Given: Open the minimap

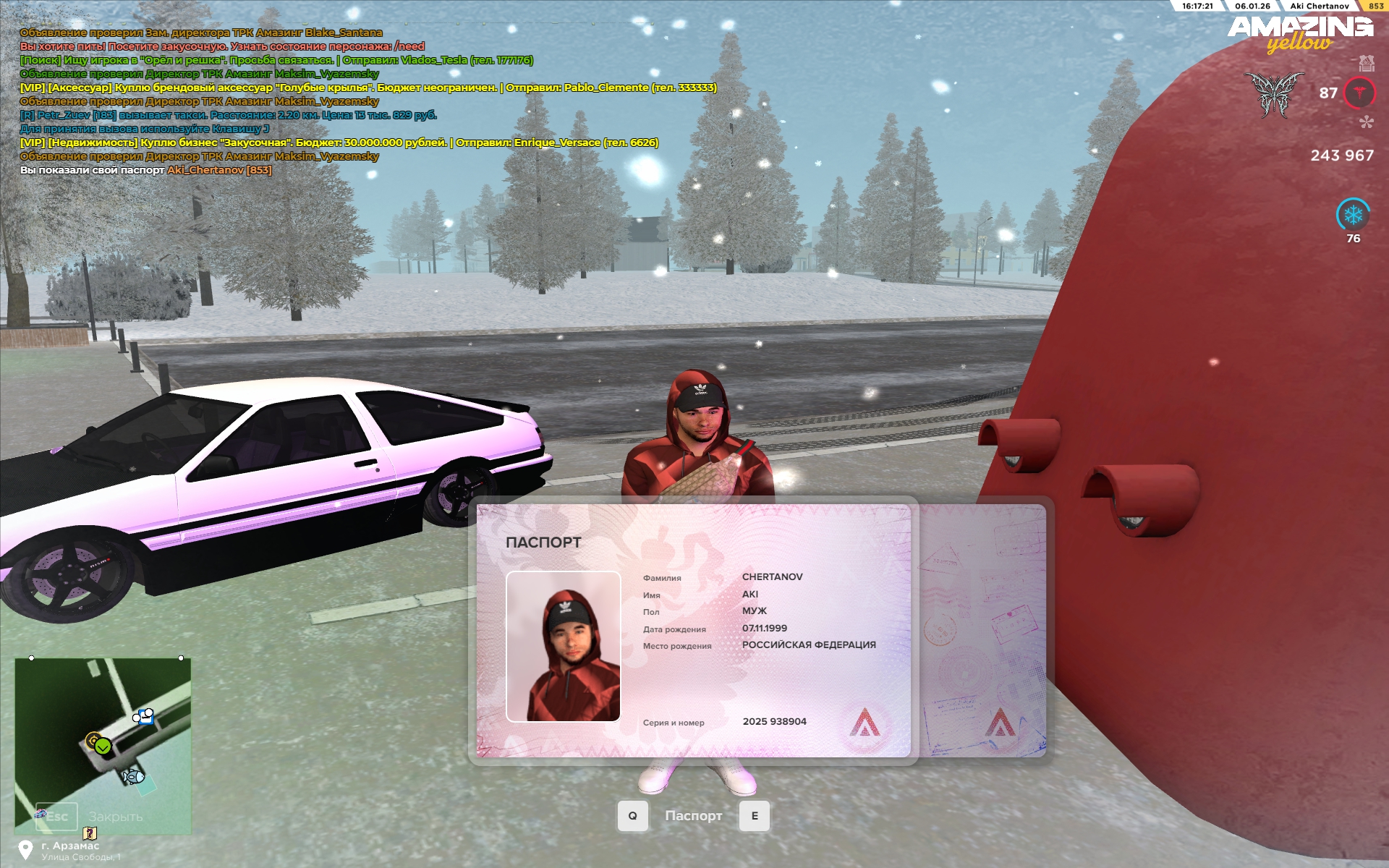Looking at the screenshot, I should pos(103,745).
